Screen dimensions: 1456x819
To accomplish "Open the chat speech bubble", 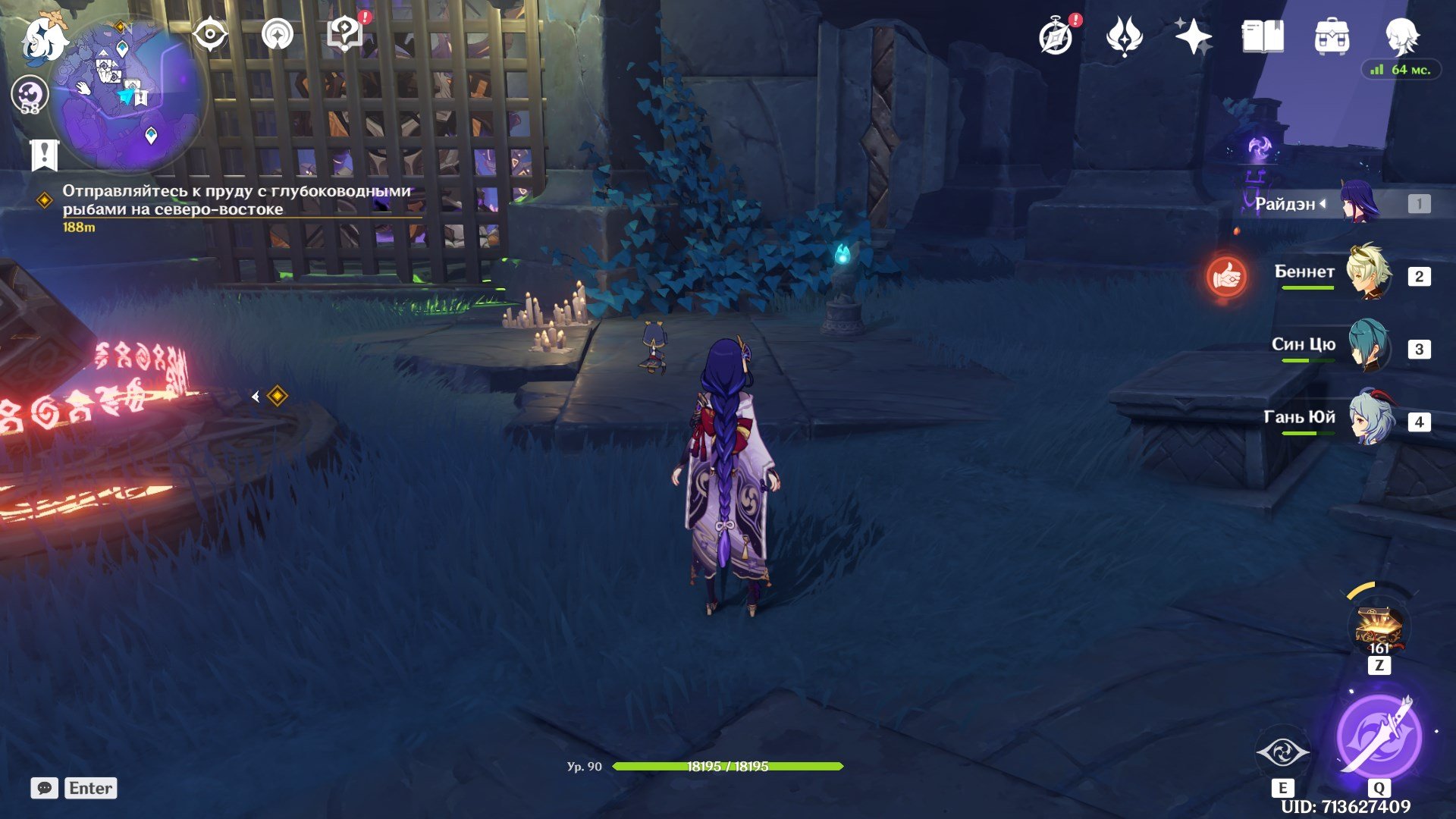I will 44,788.
